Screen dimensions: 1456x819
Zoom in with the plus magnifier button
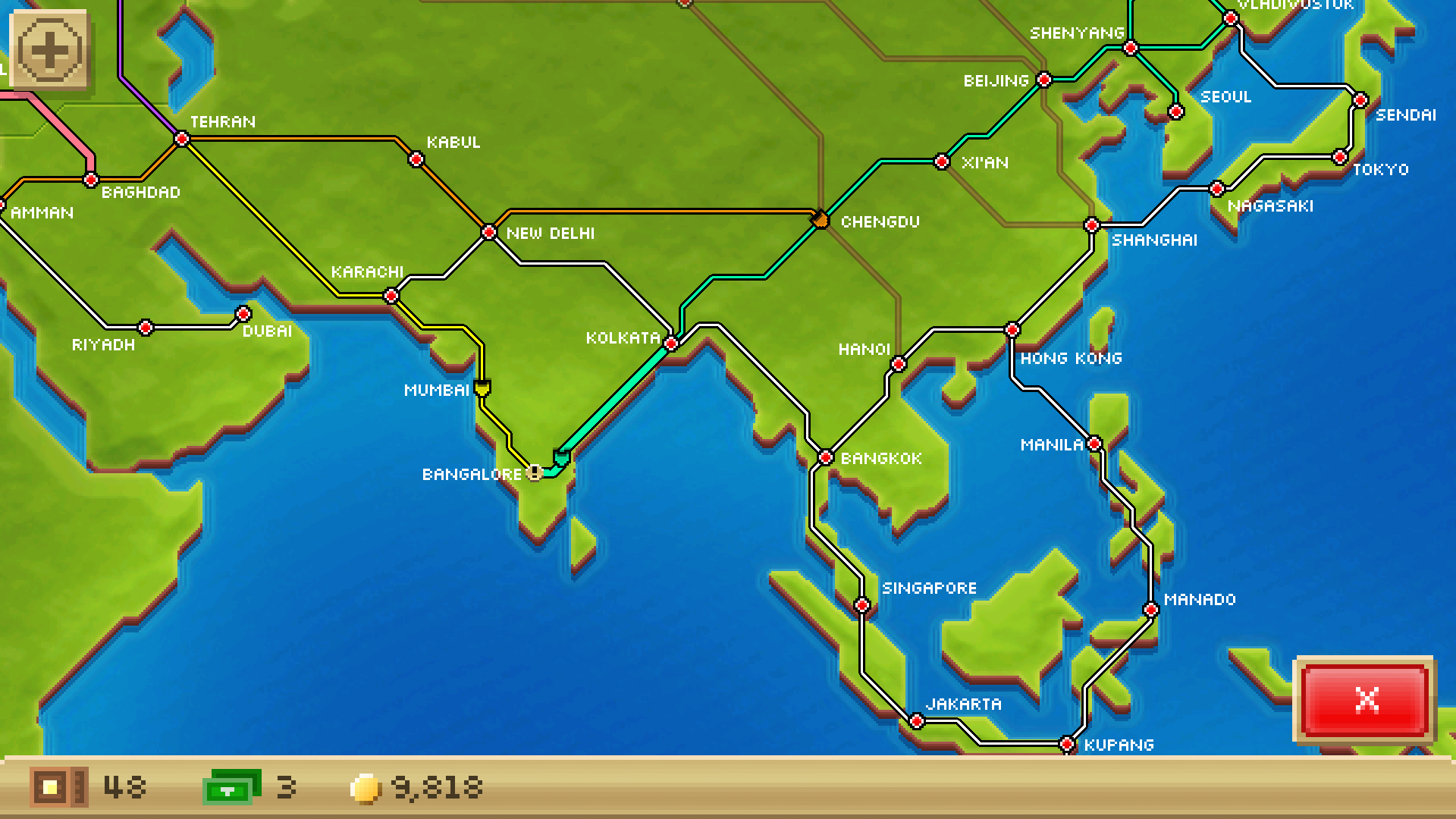50,50
